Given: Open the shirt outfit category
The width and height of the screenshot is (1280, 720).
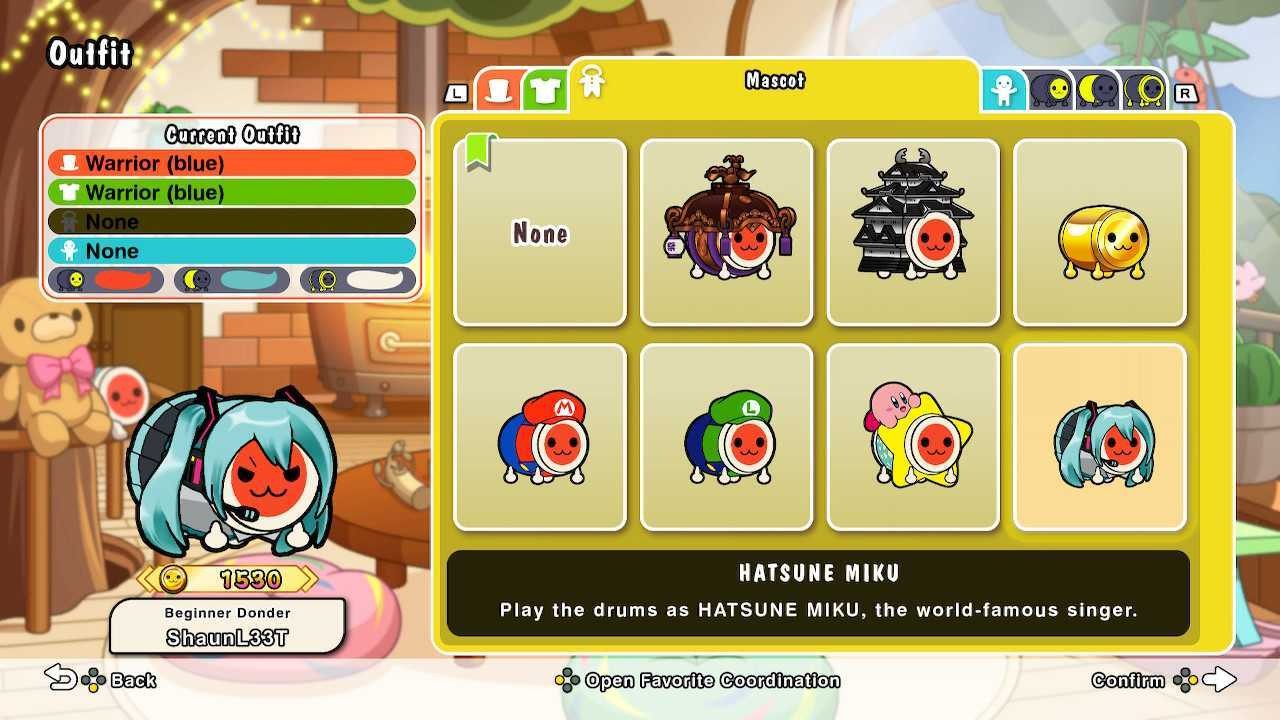Looking at the screenshot, I should (545, 90).
